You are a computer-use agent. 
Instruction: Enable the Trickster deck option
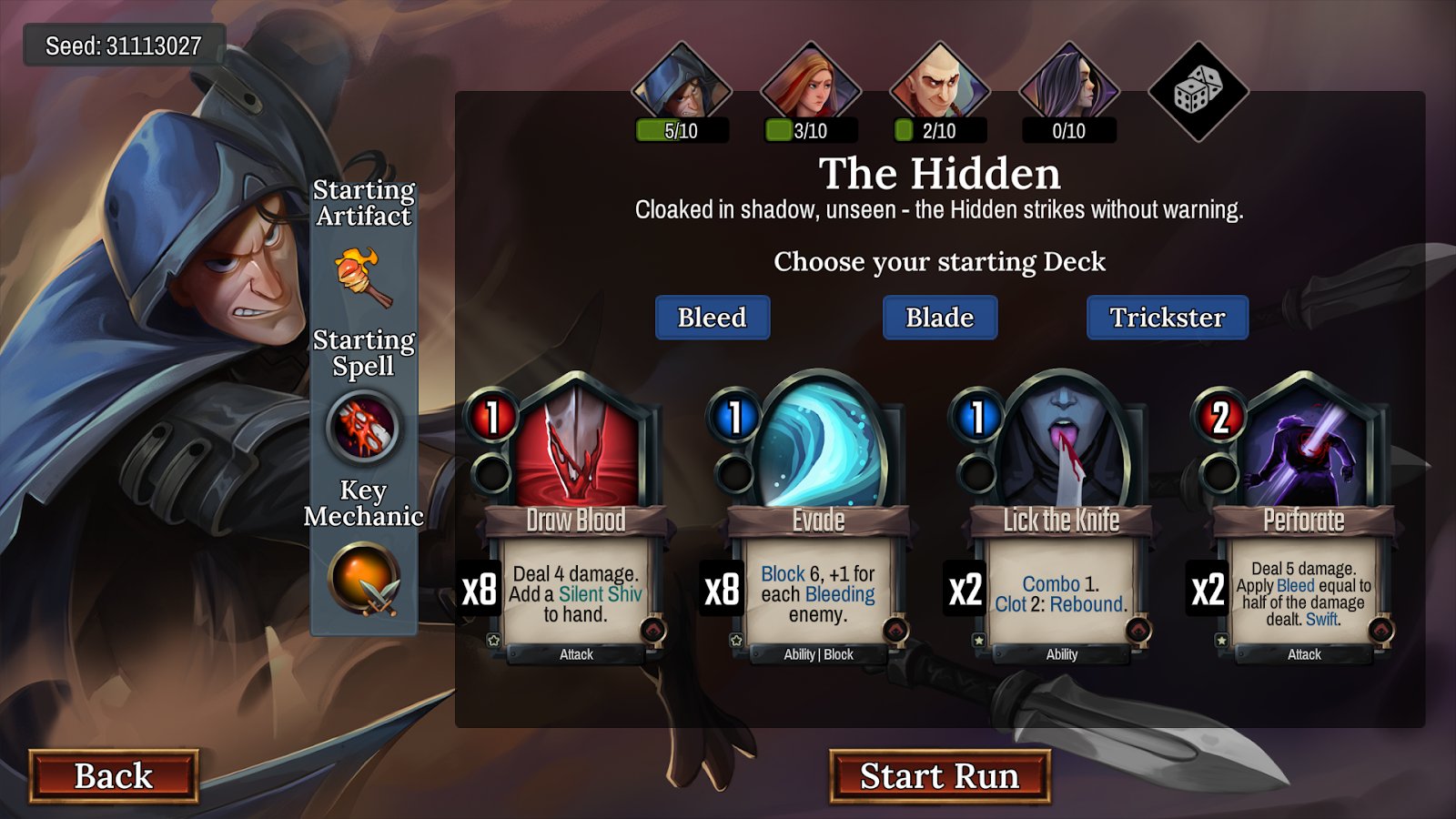[x=1168, y=318]
